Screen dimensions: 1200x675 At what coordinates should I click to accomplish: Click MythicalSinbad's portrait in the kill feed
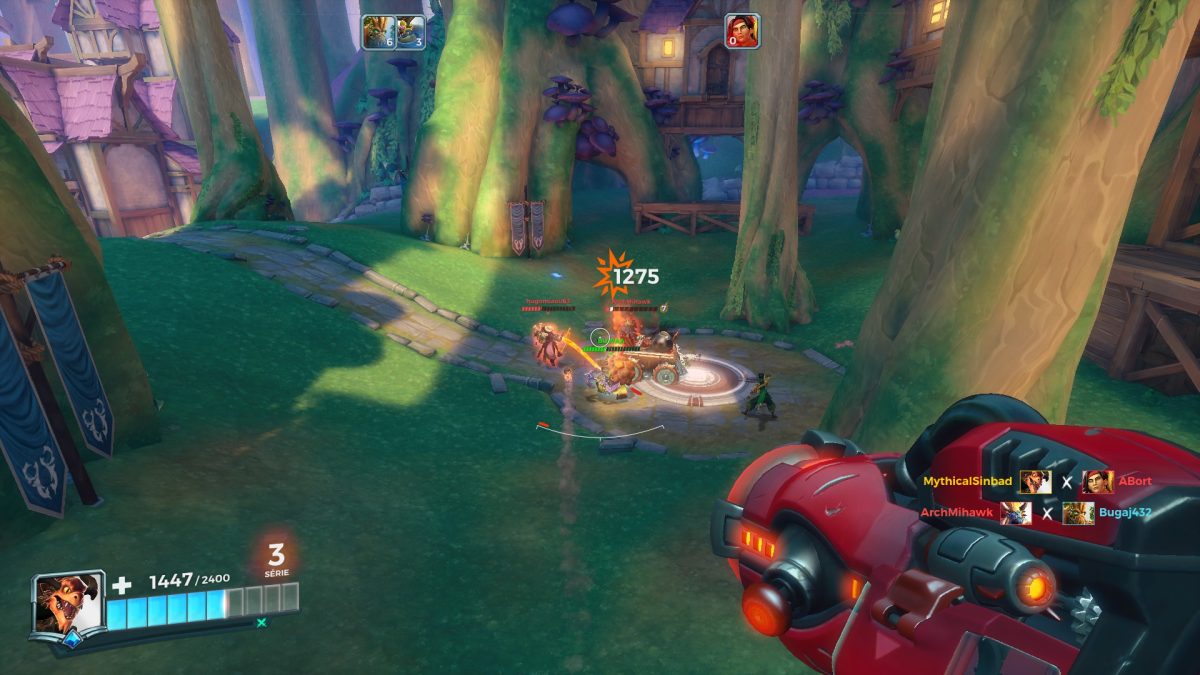click(x=1035, y=482)
